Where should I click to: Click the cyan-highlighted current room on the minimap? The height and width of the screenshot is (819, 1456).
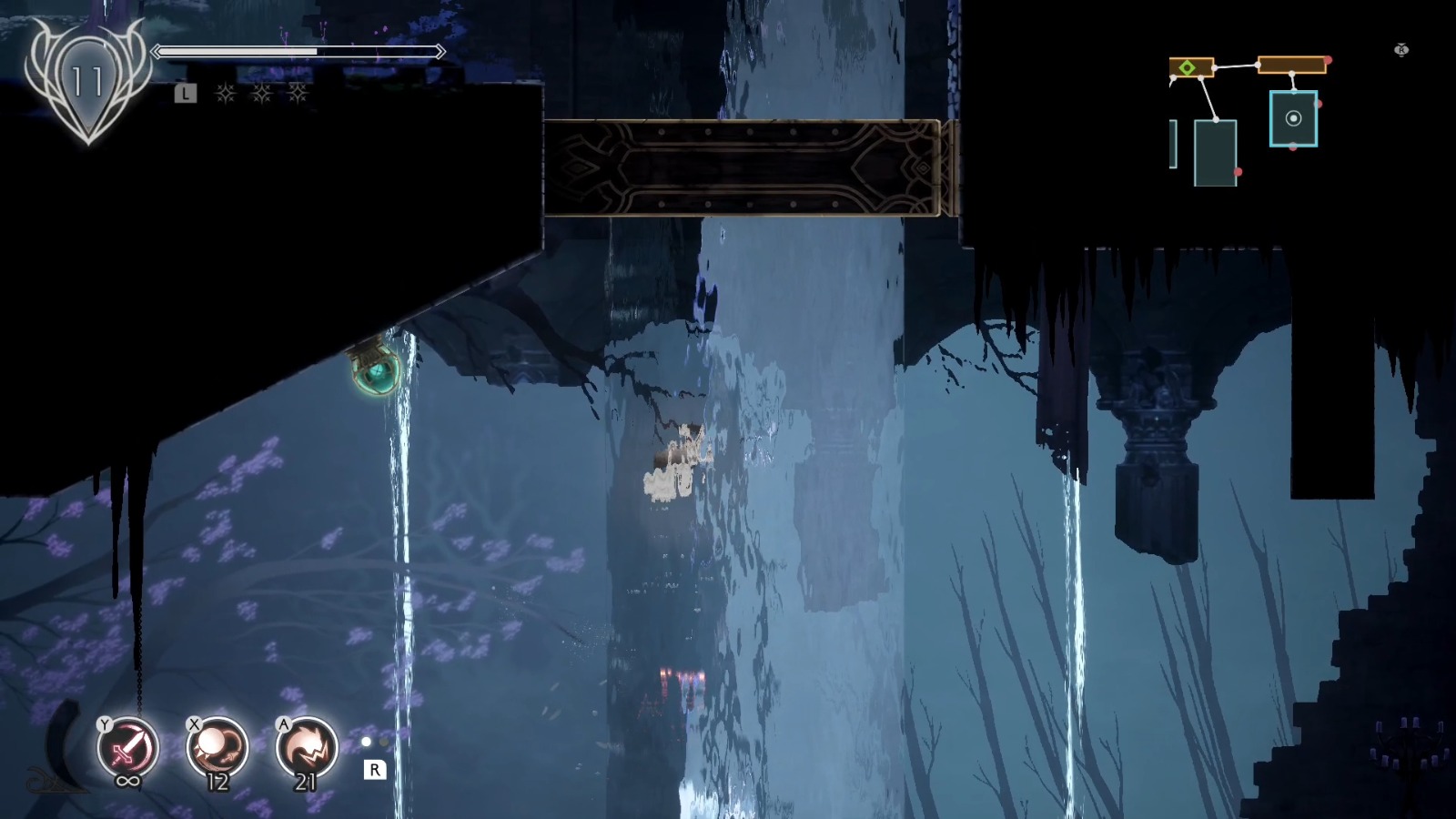pyautogui.click(x=1294, y=118)
